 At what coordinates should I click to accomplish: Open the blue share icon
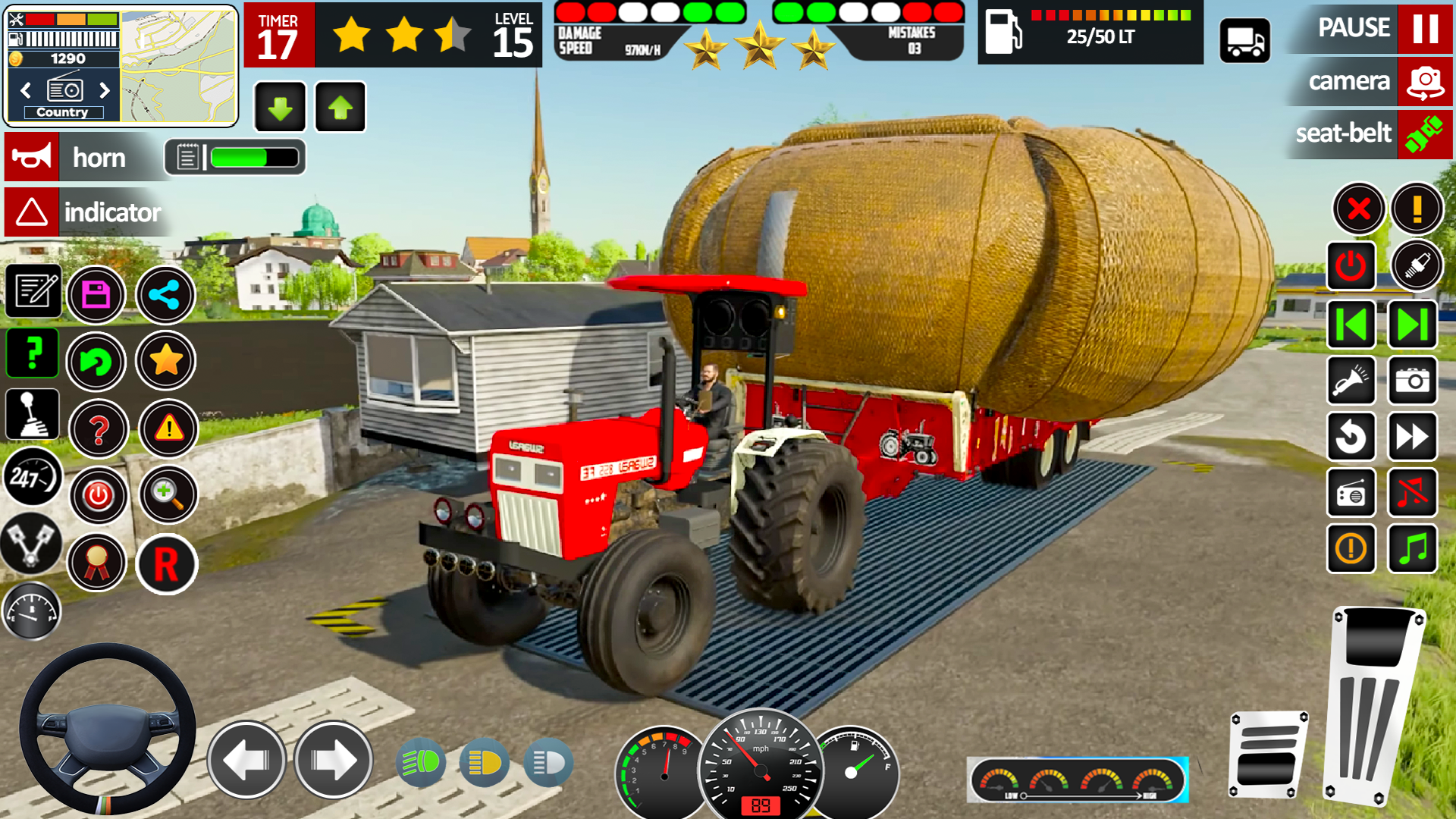click(165, 295)
